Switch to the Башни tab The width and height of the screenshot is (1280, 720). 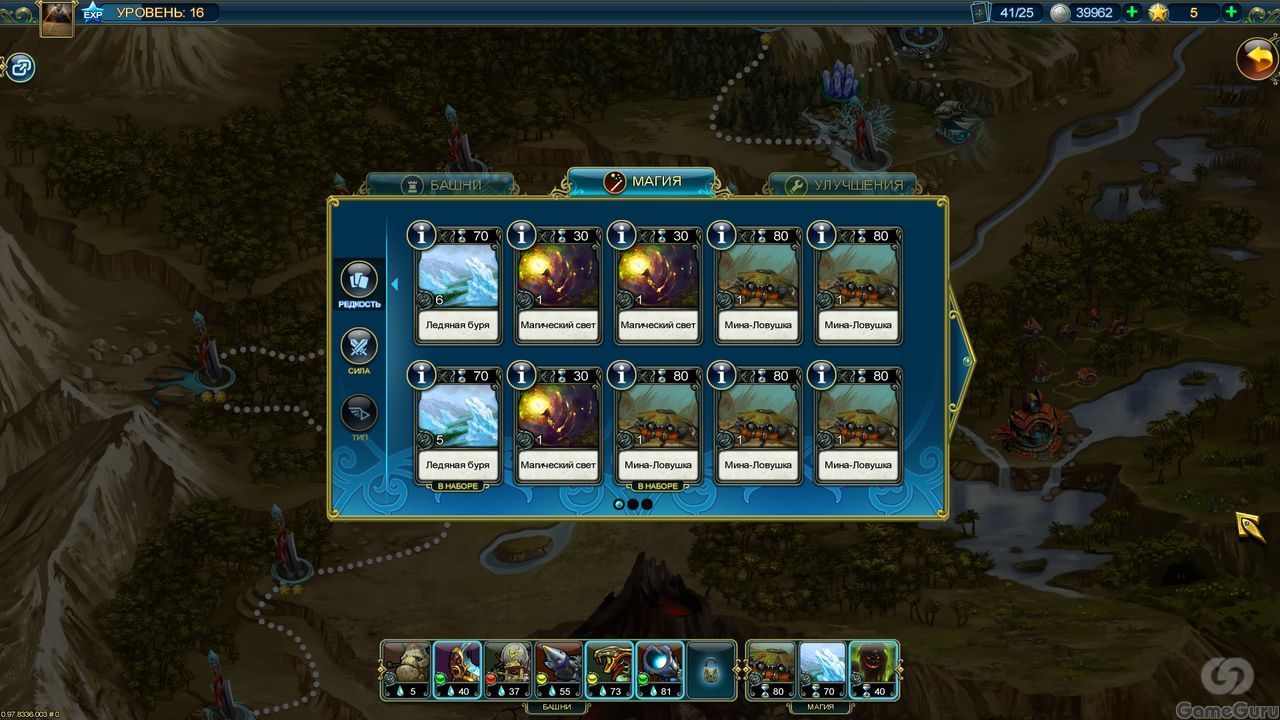pyautogui.click(x=441, y=185)
